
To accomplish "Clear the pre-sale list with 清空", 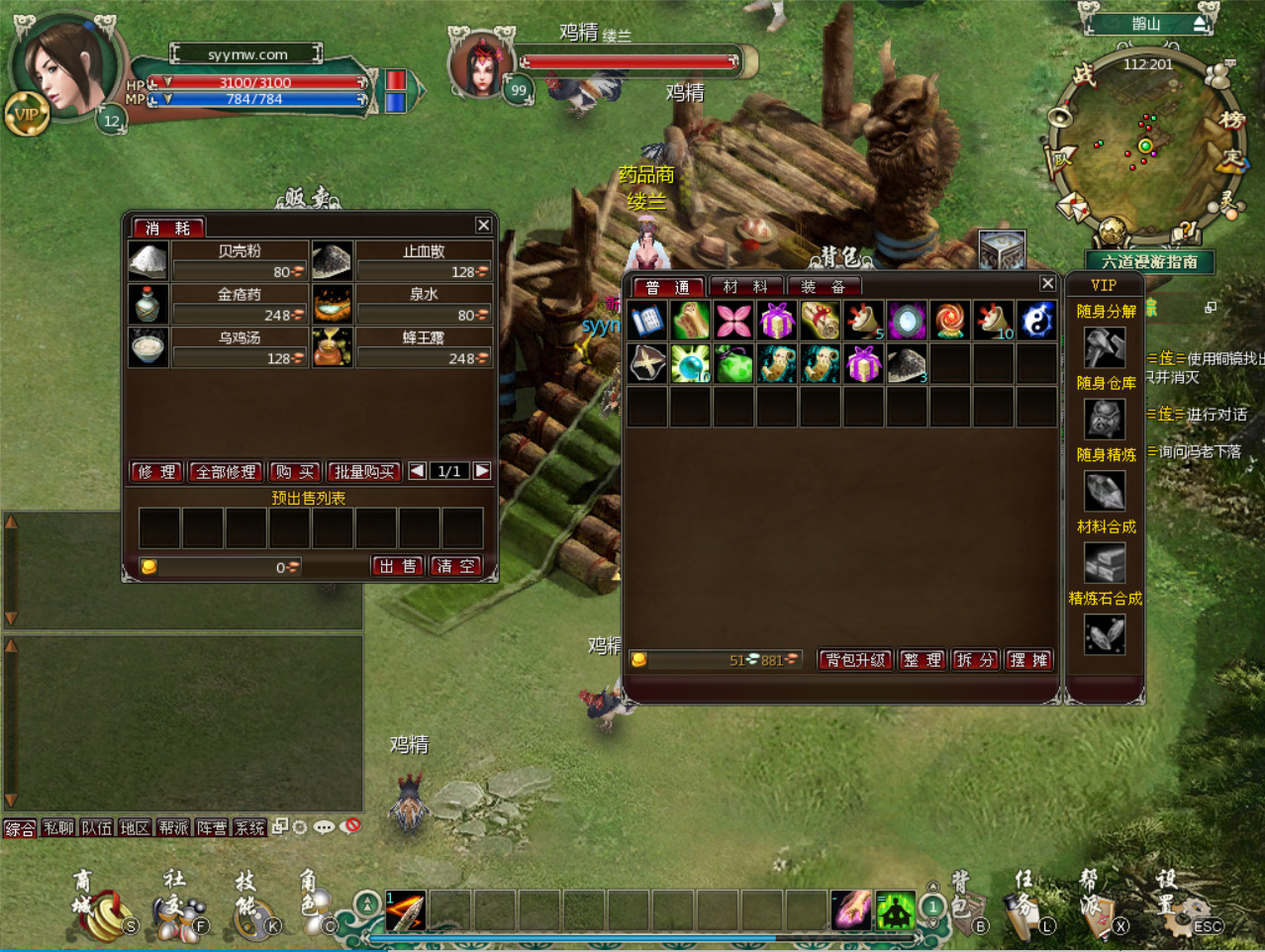I will tap(455, 566).
